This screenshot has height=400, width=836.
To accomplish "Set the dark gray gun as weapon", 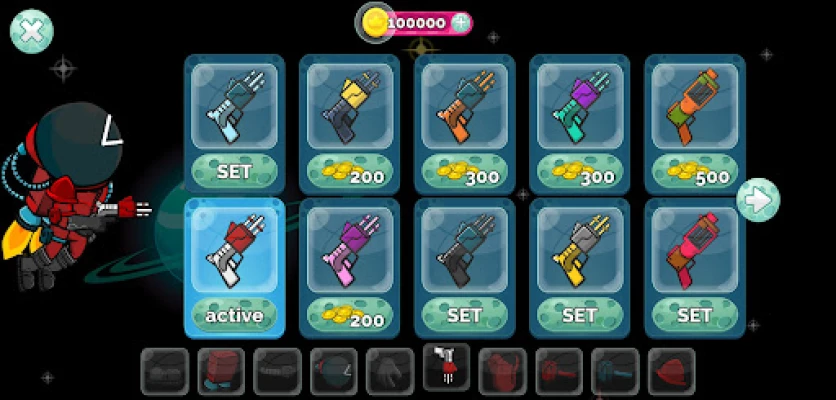I will point(464,316).
